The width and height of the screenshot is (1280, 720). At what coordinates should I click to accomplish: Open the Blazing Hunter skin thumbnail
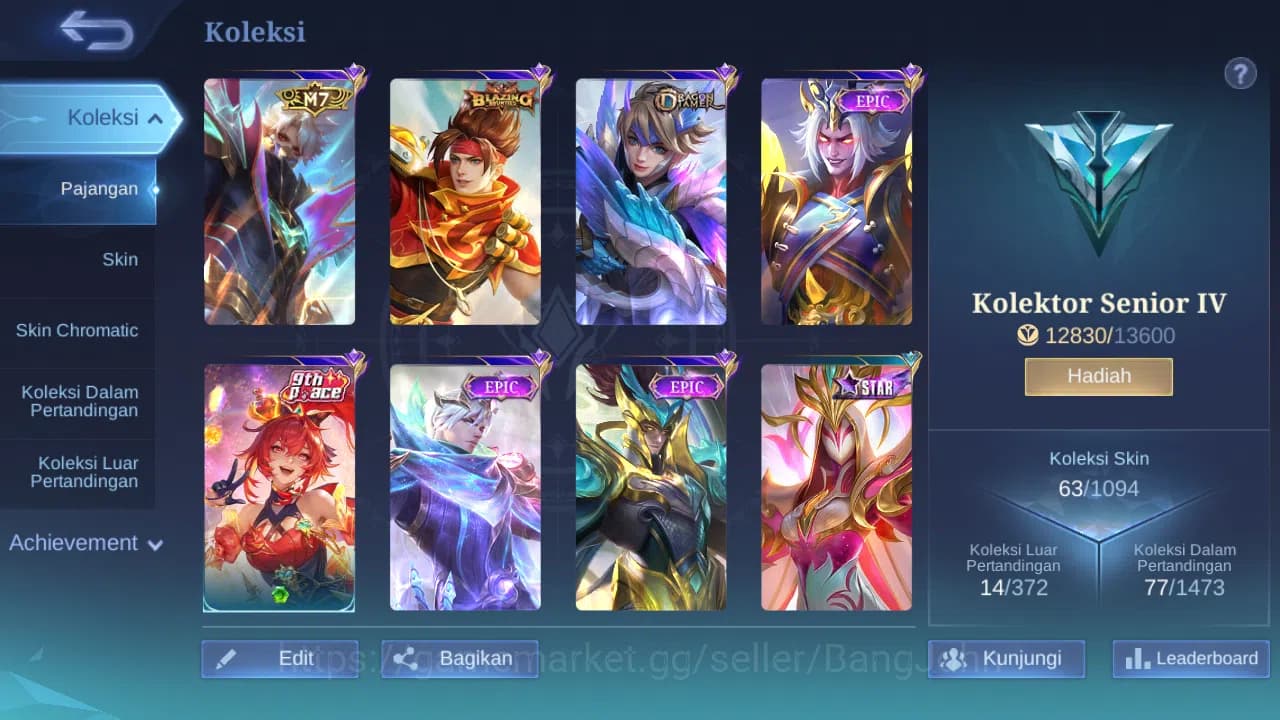pos(465,198)
